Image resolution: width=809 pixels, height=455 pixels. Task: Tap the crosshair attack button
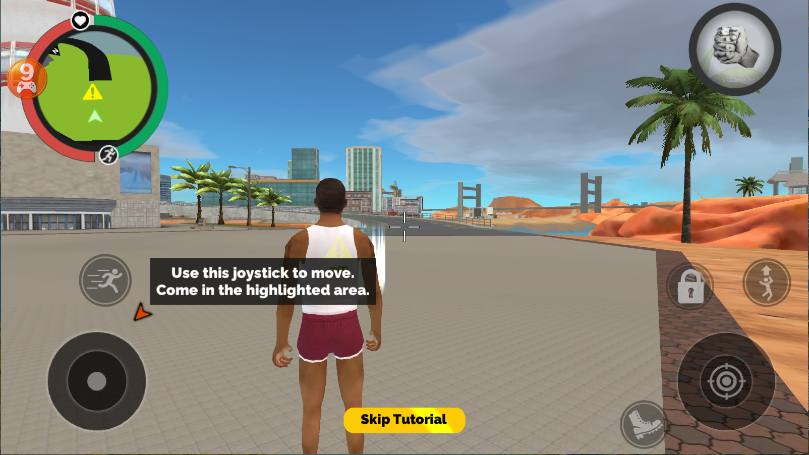pos(725,380)
